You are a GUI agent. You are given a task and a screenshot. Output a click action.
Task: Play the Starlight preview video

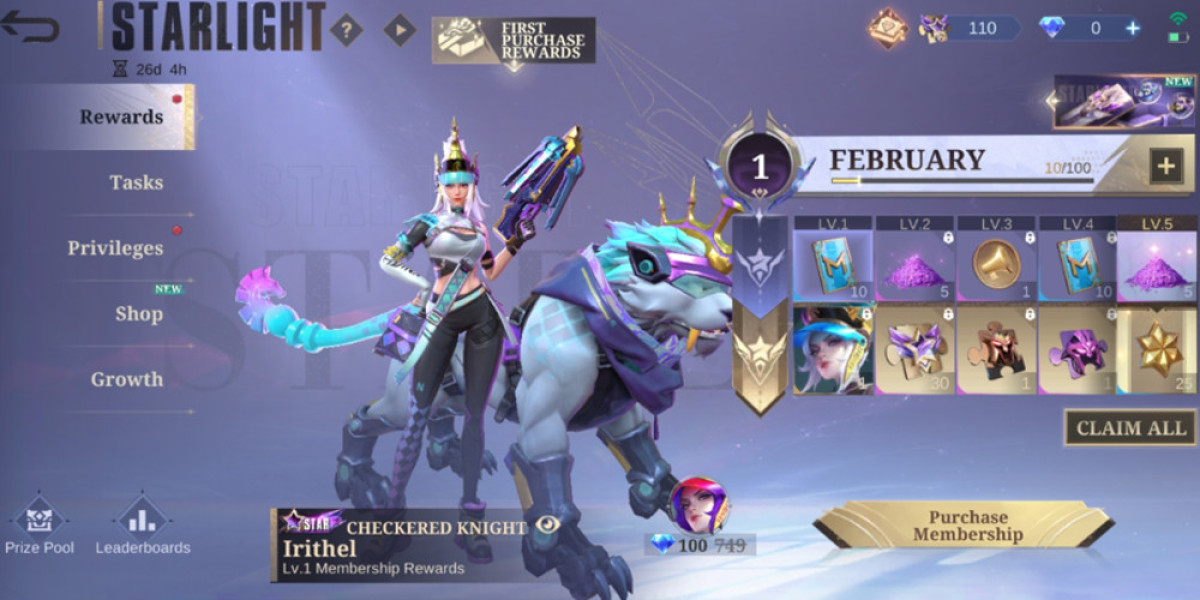(399, 30)
